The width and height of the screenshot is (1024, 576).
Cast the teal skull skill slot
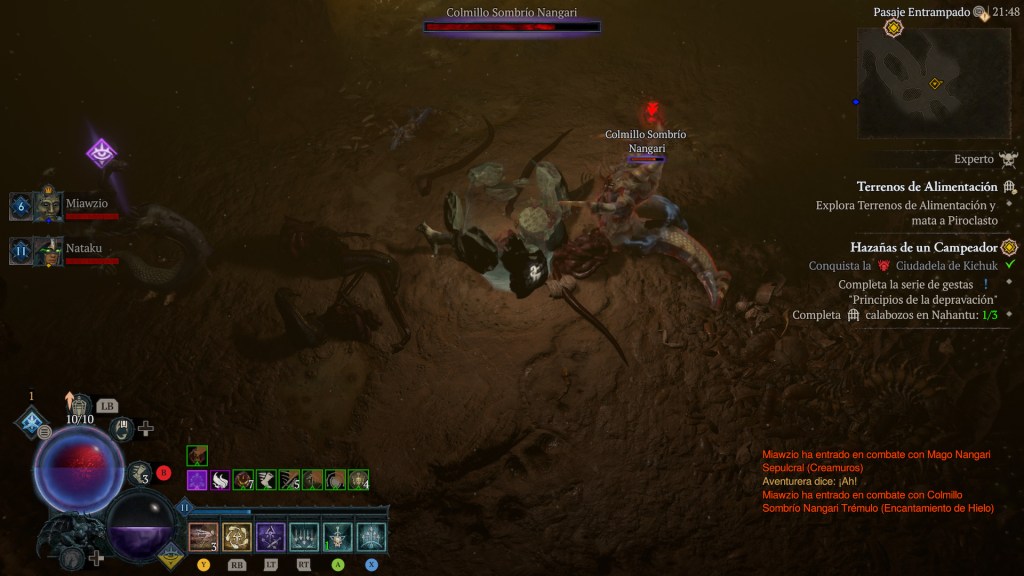click(338, 537)
